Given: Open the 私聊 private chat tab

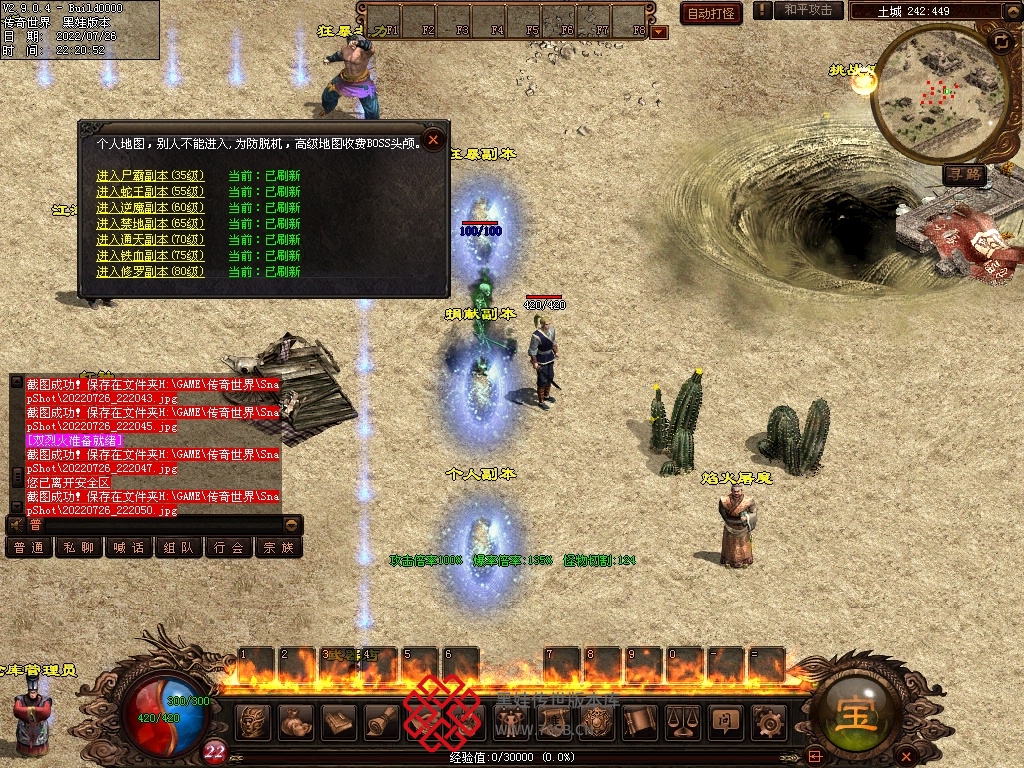Looking at the screenshot, I should tap(79, 548).
